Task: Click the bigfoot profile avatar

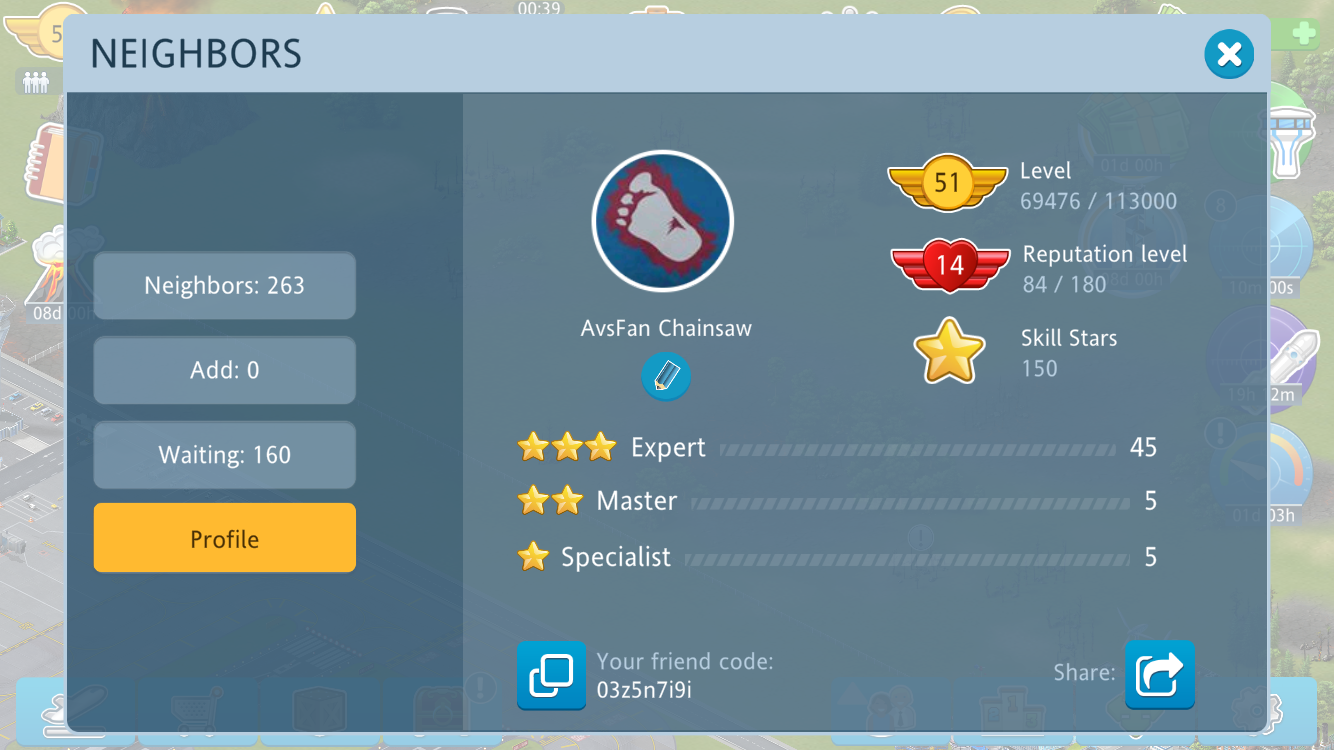Action: (x=663, y=221)
